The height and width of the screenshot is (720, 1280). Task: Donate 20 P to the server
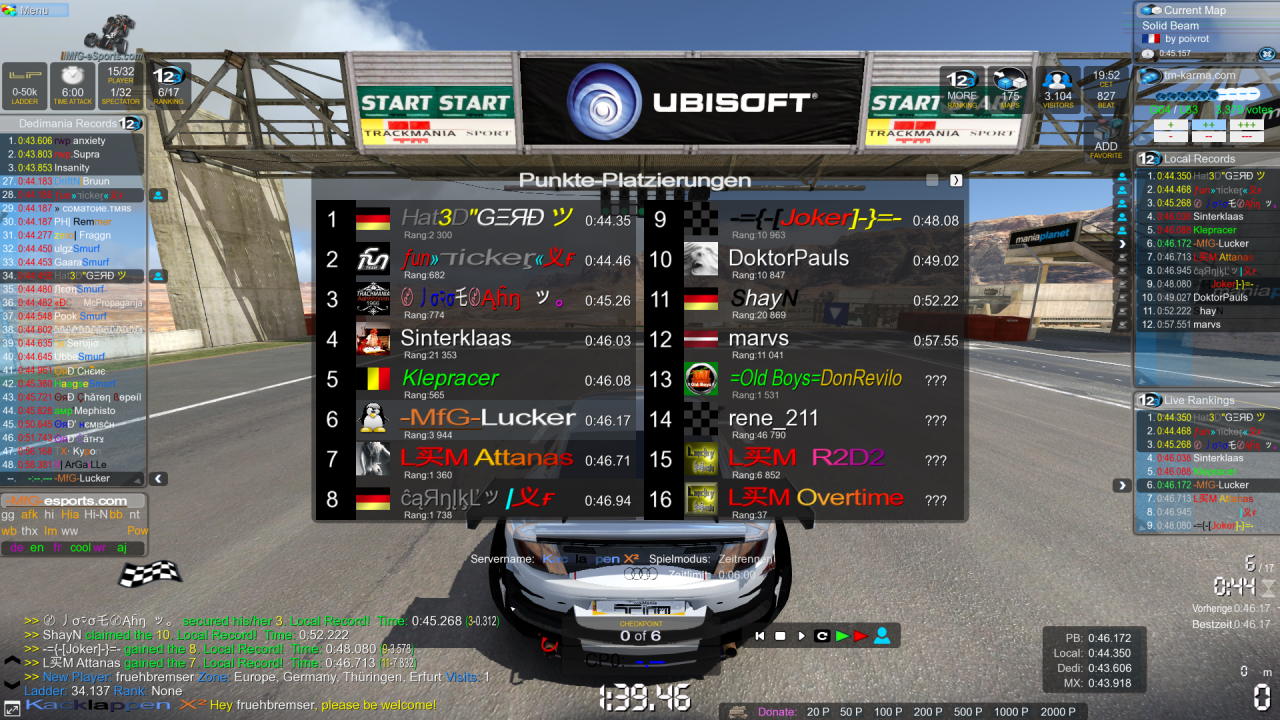coord(819,712)
